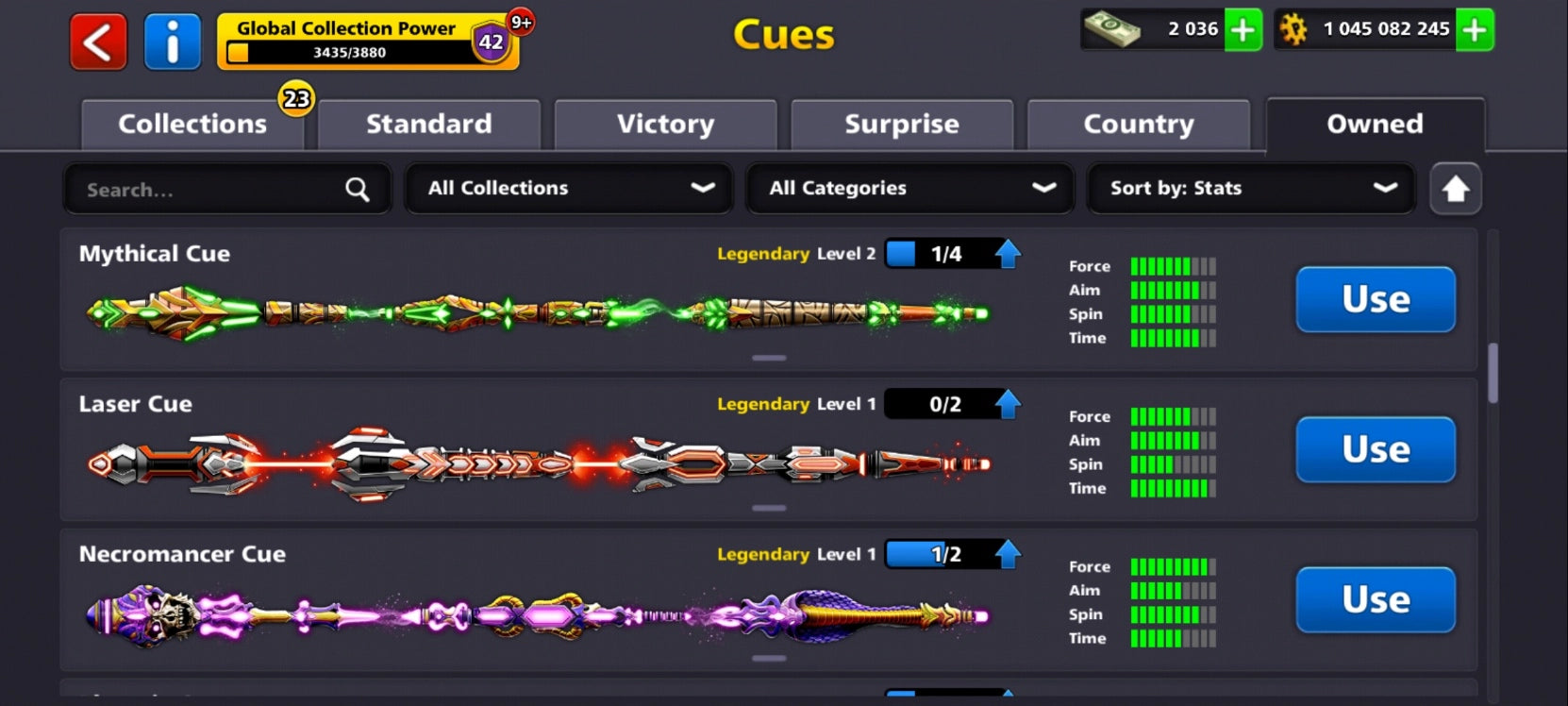Open the blue info icon
1568x706 pixels.
point(173,42)
